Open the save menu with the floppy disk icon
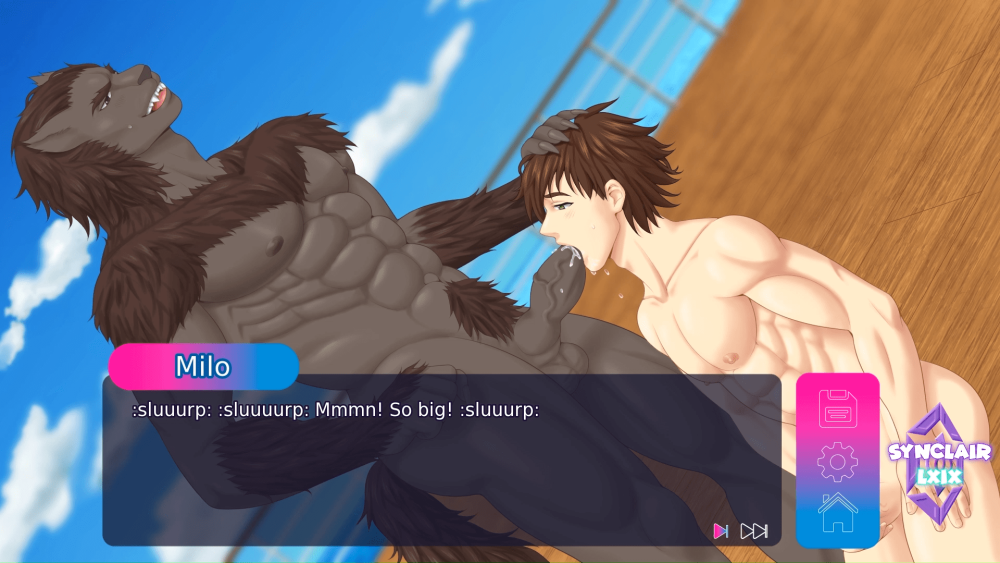 (x=838, y=409)
